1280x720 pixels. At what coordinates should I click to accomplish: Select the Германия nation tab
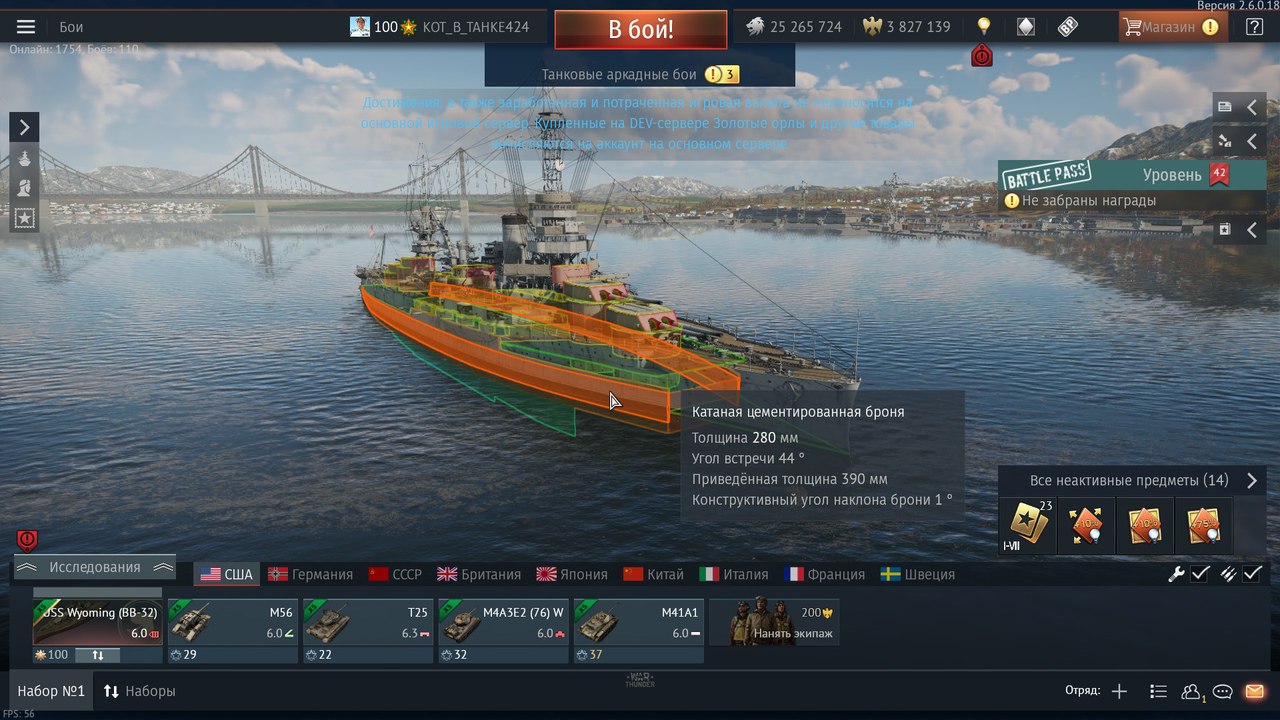click(311, 574)
